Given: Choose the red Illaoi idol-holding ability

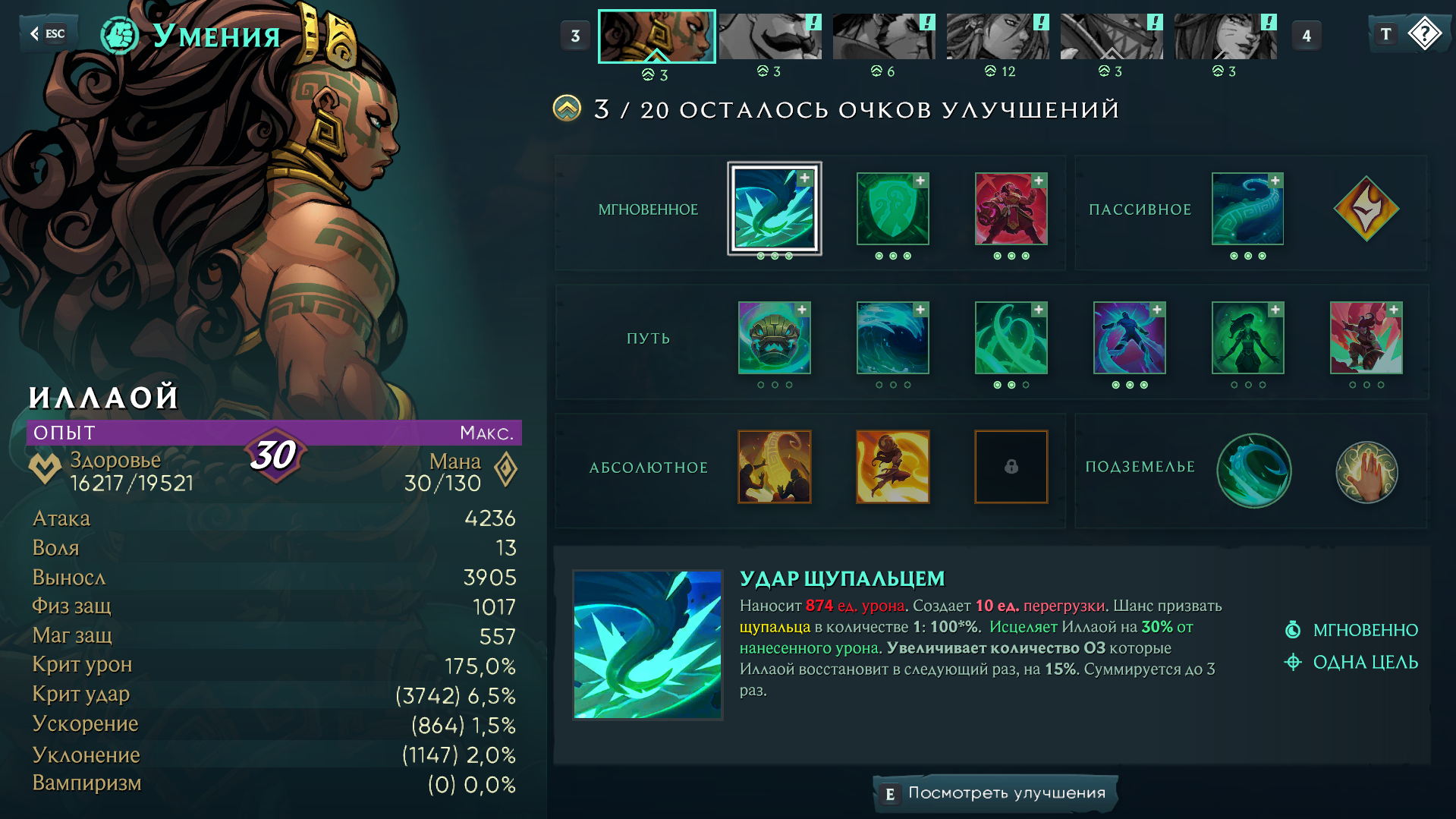Looking at the screenshot, I should tap(1011, 209).
